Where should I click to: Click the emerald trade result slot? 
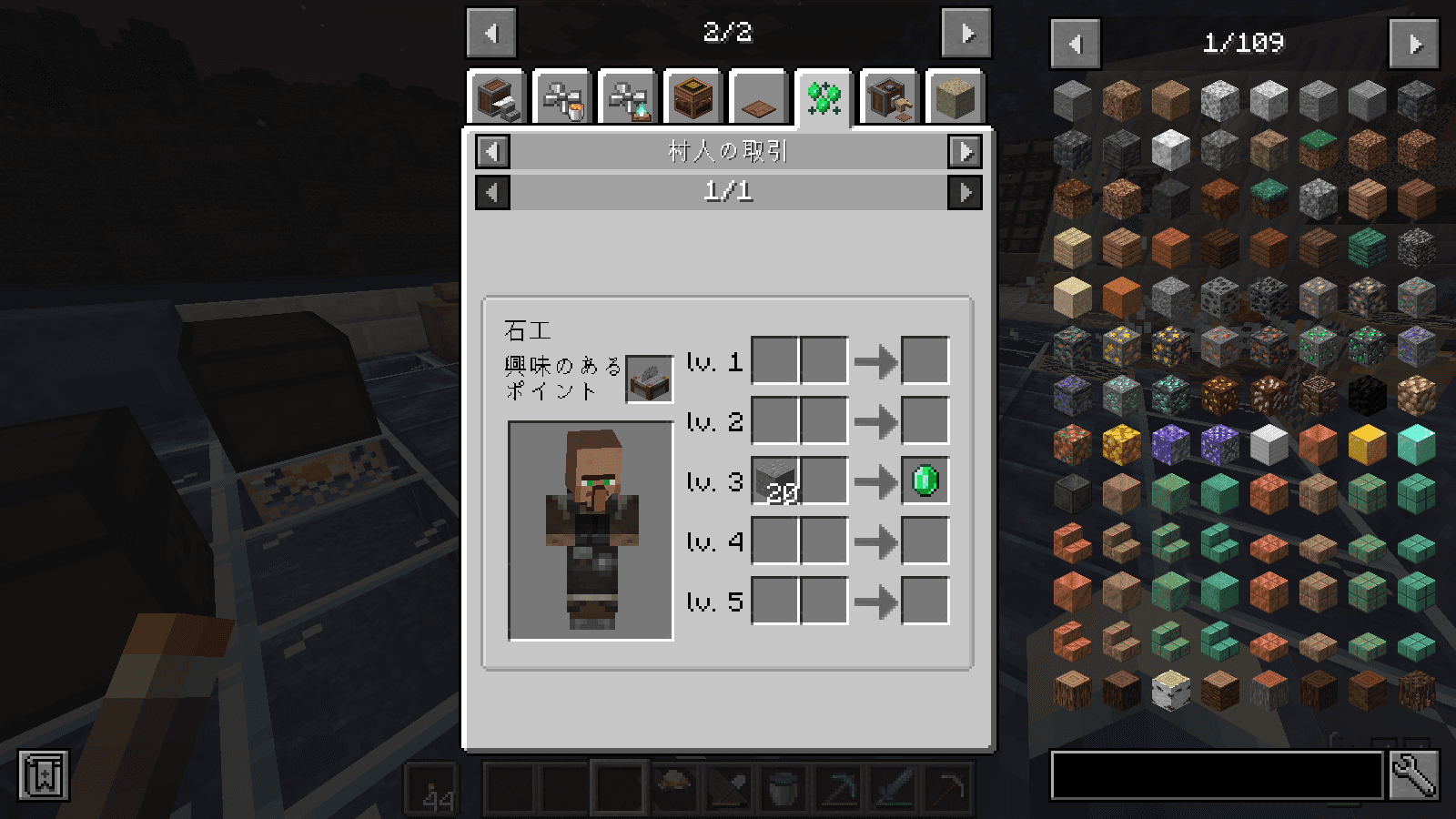925,480
